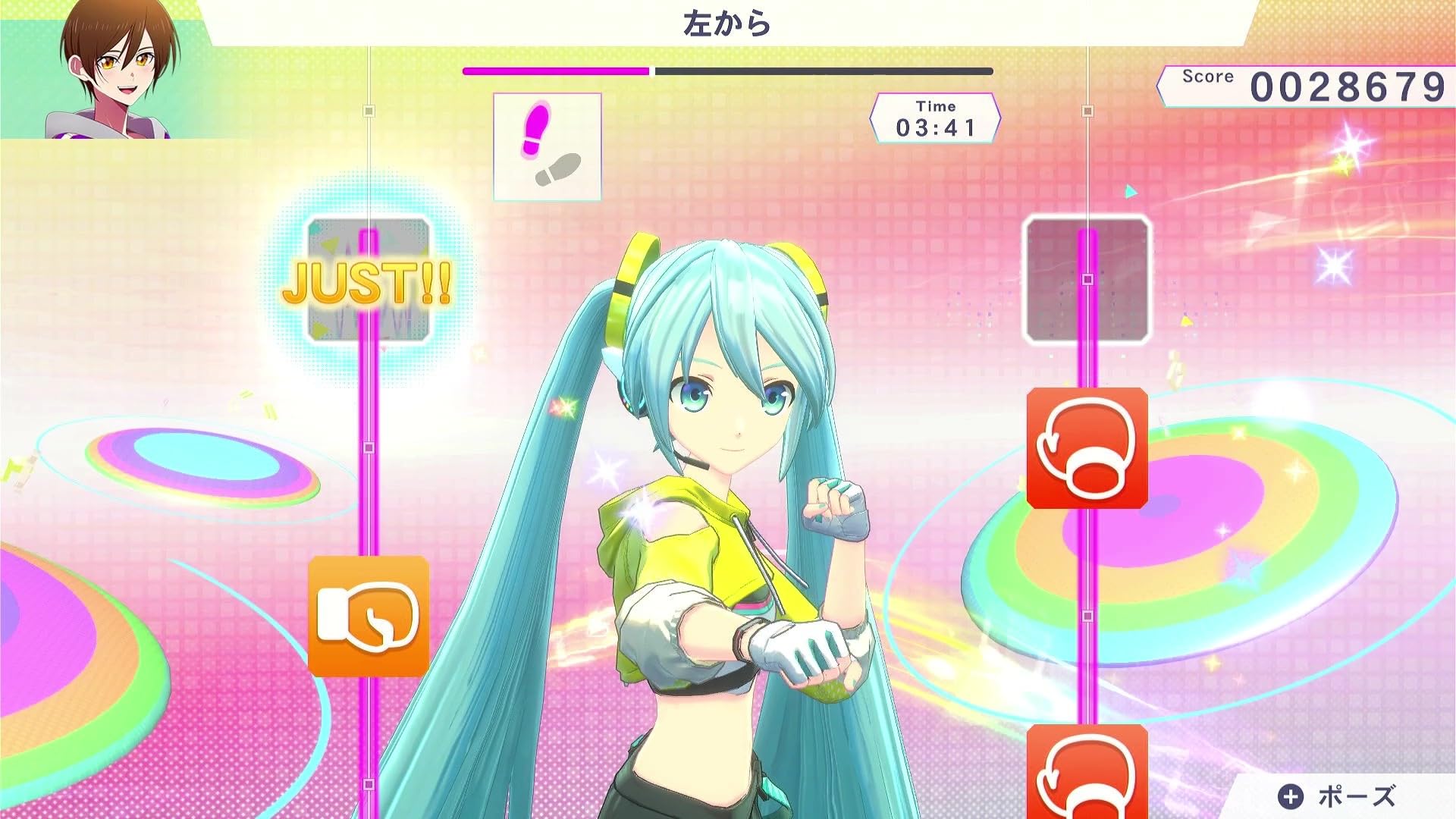Select the orange left punch note icon
The height and width of the screenshot is (819, 1456).
coord(369,617)
